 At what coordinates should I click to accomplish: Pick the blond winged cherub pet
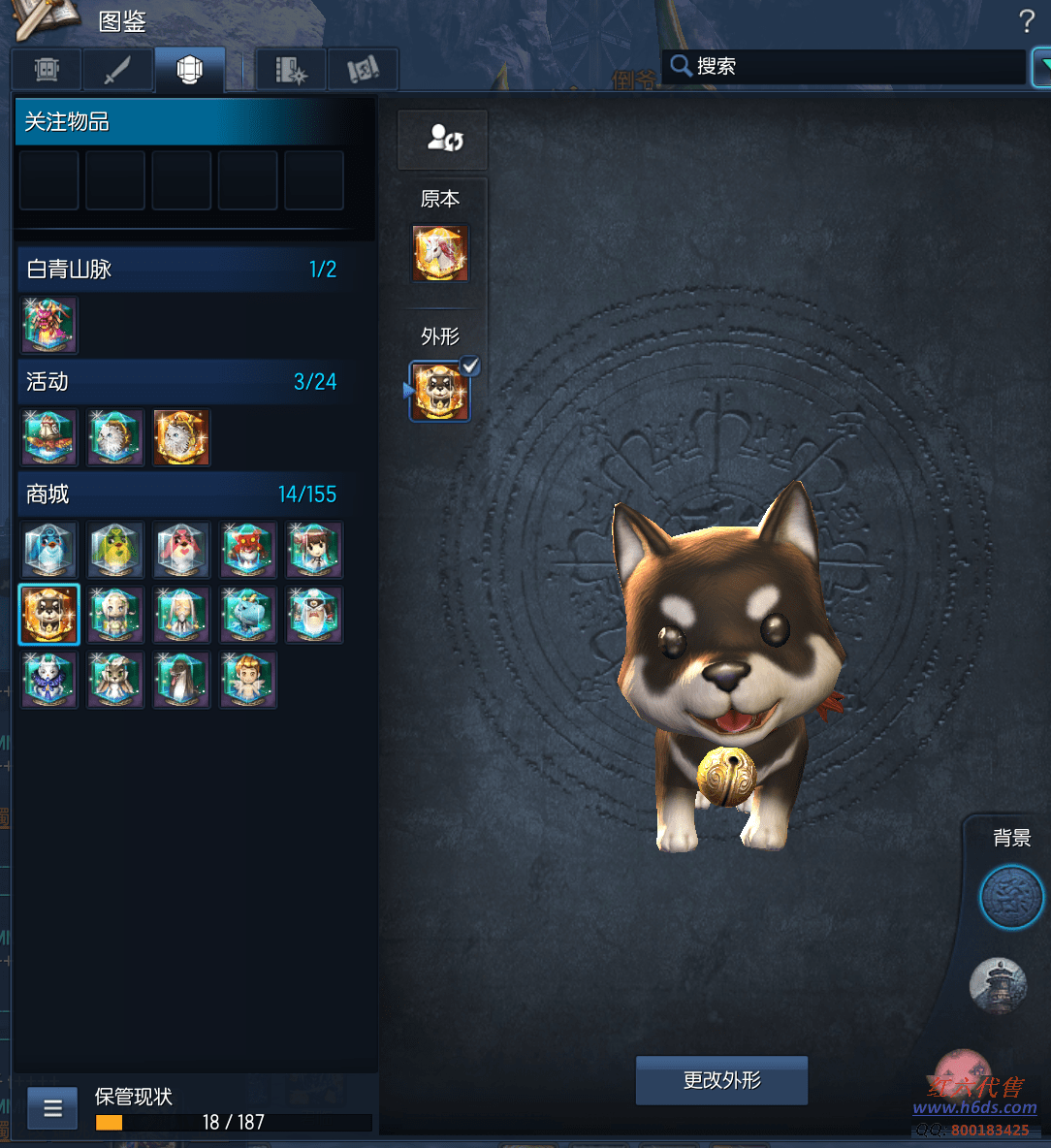[247, 679]
